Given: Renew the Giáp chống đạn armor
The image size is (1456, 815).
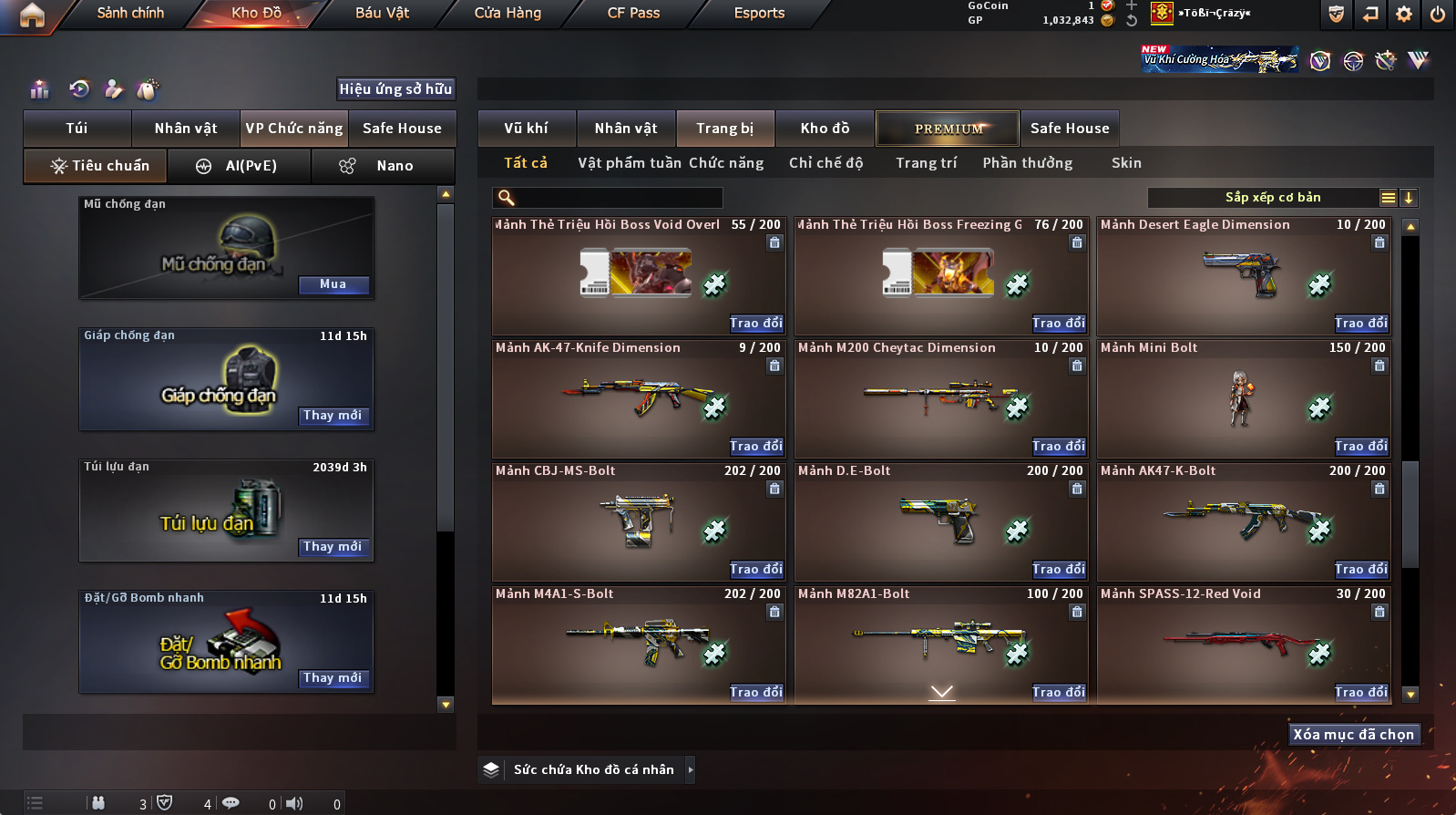Looking at the screenshot, I should (333, 416).
